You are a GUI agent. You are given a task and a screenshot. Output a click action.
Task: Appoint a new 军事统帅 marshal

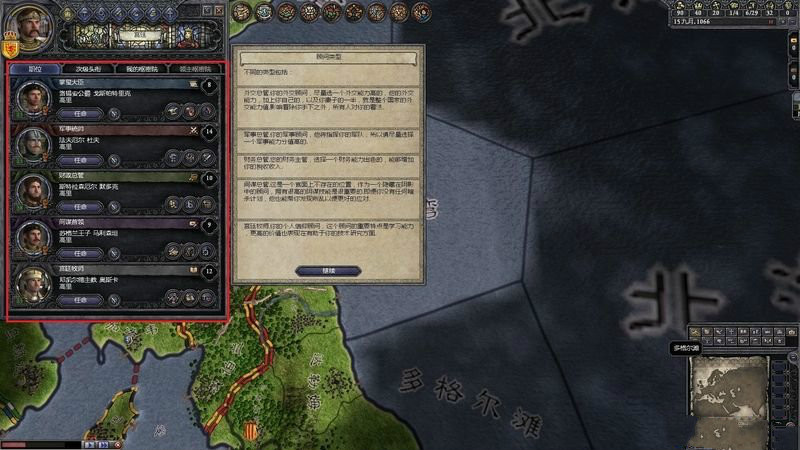(x=84, y=160)
